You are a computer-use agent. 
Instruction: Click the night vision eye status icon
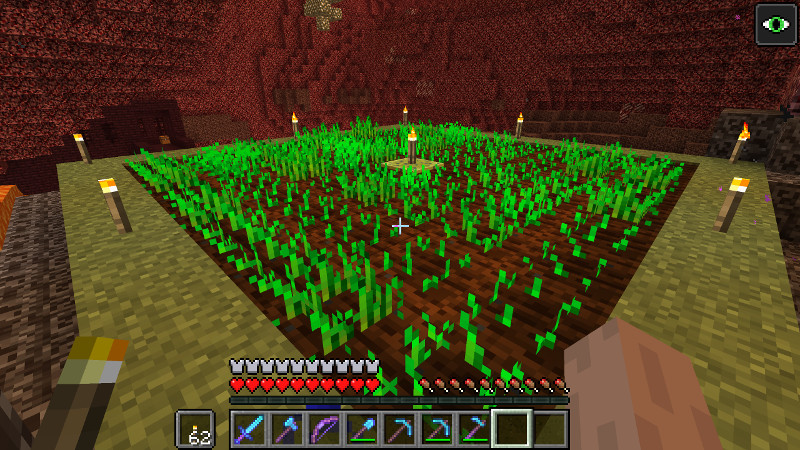[x=775, y=25]
